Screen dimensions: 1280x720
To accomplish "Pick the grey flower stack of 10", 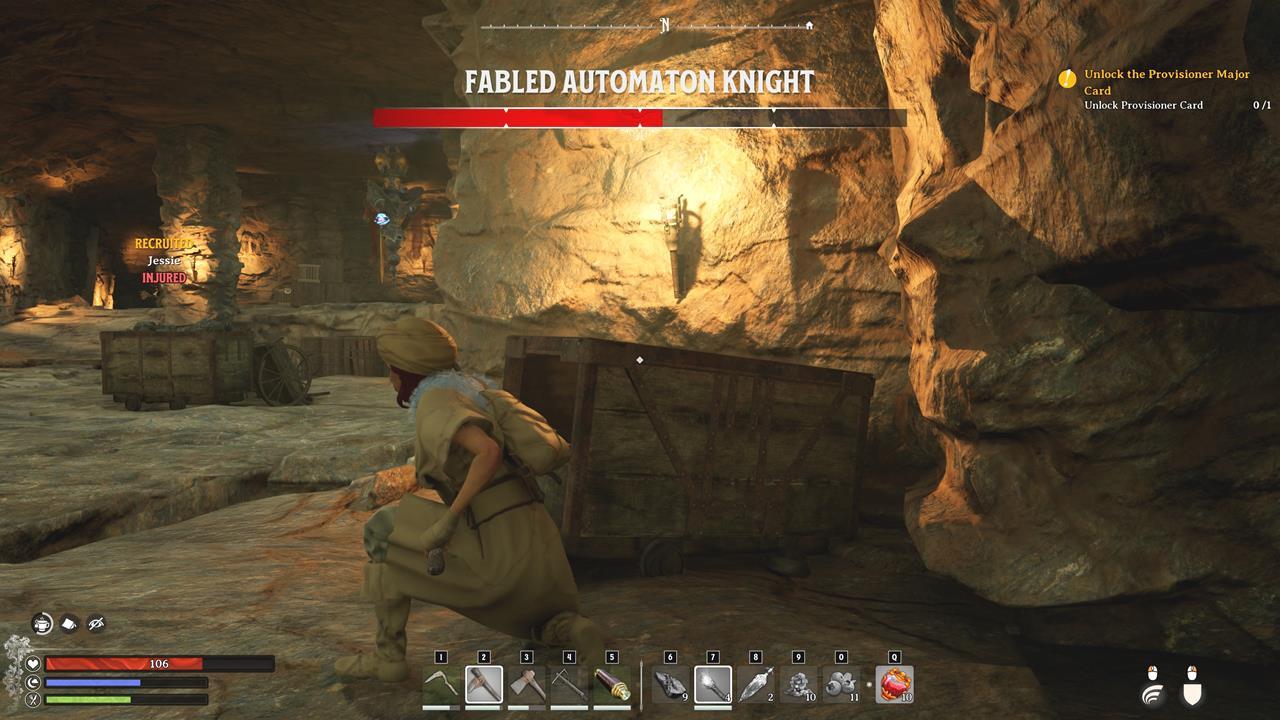I will click(798, 685).
